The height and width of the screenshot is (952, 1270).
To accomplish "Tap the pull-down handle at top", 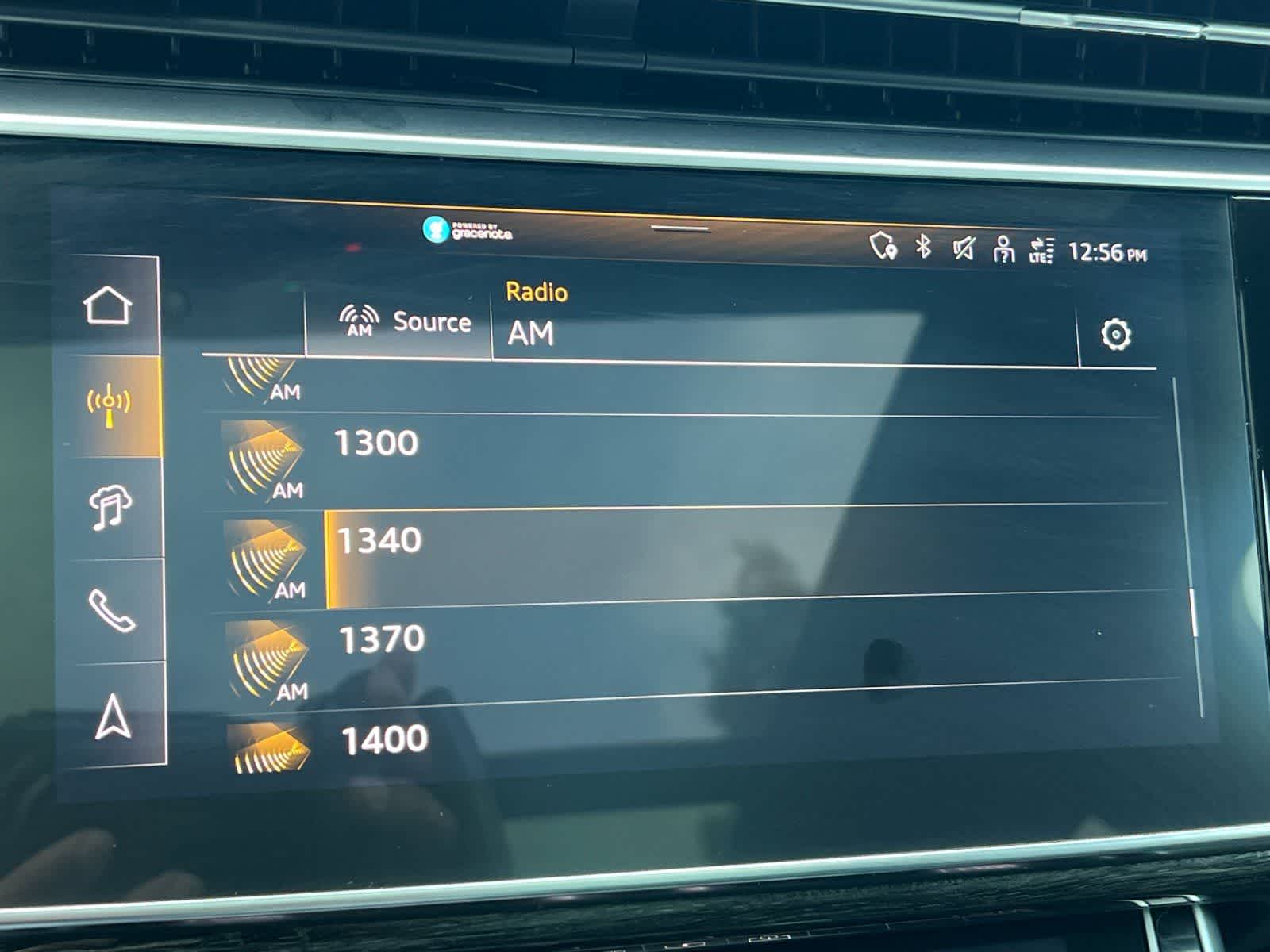I will coord(680,228).
